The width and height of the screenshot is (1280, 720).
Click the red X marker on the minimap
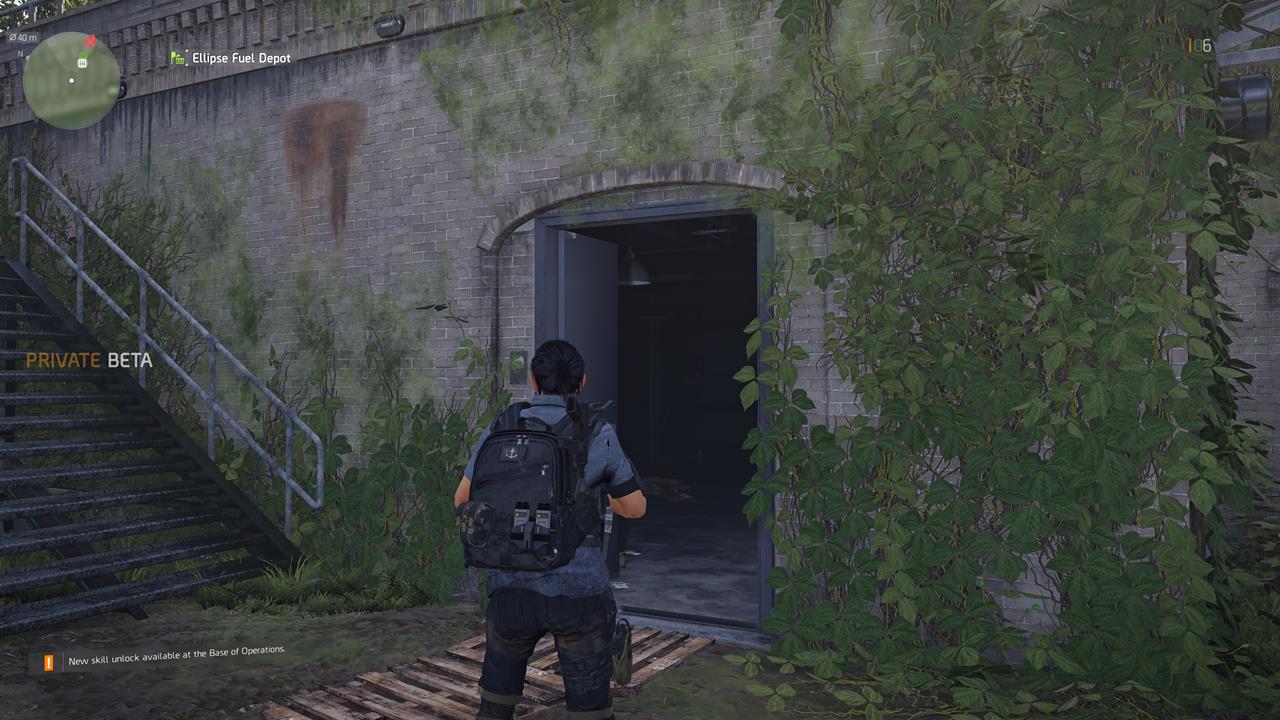[89, 41]
